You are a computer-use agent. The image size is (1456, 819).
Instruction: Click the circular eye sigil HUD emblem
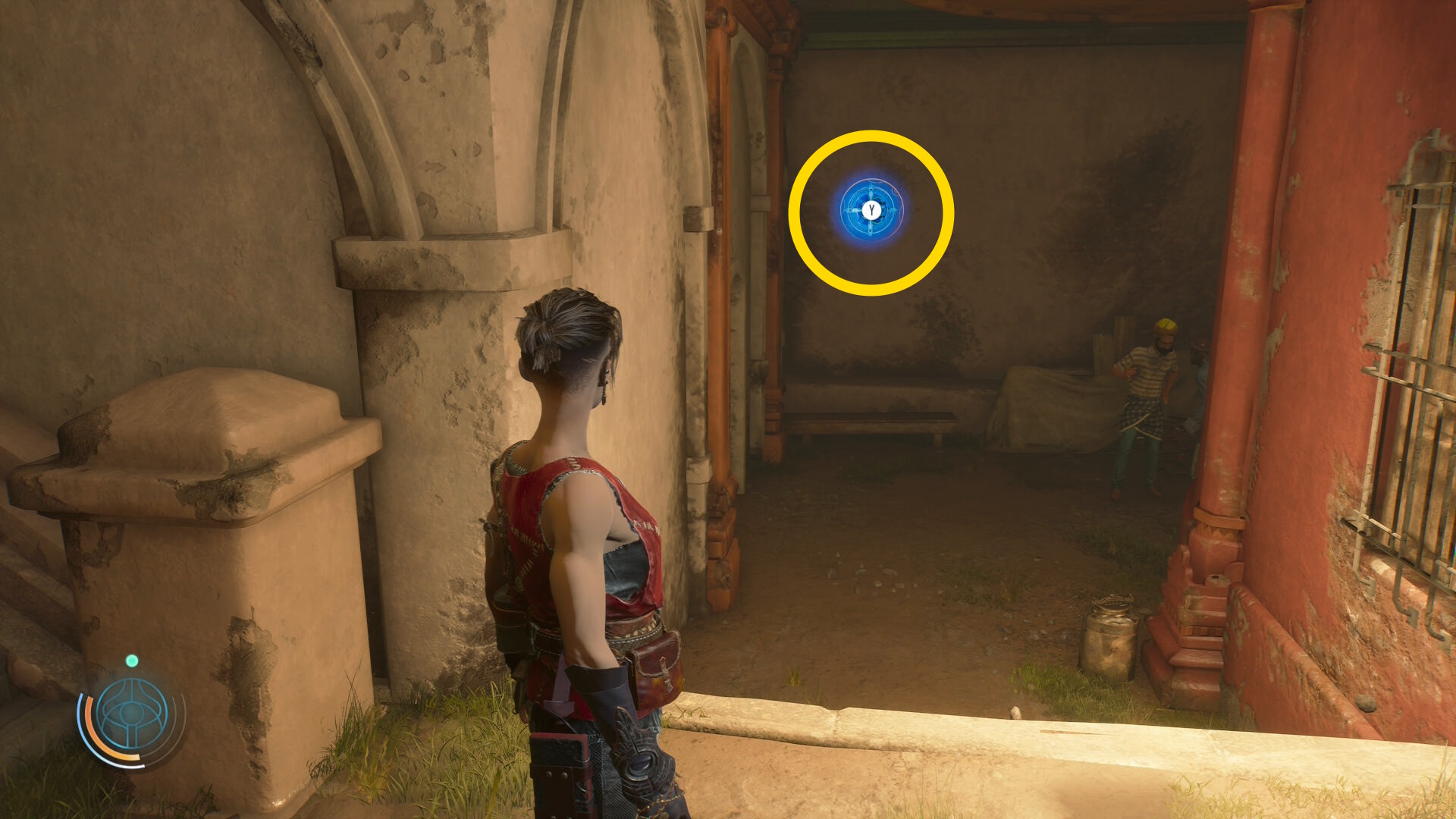[x=132, y=714]
